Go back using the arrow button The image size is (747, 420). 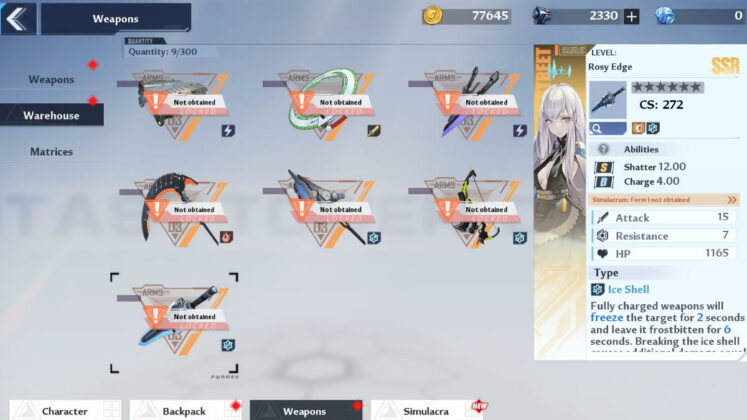tap(19, 17)
